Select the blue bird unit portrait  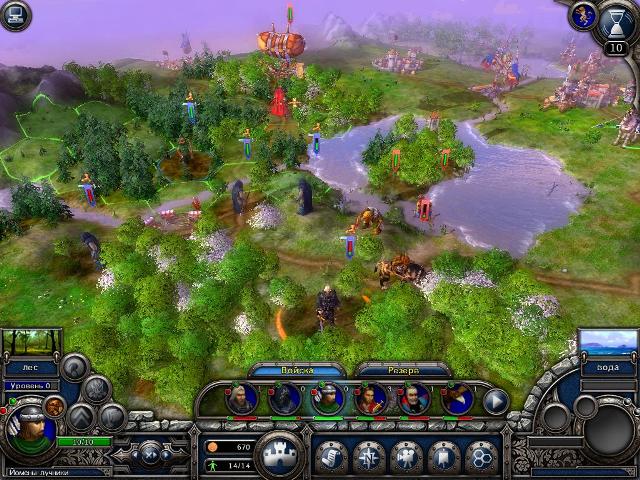click(458, 399)
